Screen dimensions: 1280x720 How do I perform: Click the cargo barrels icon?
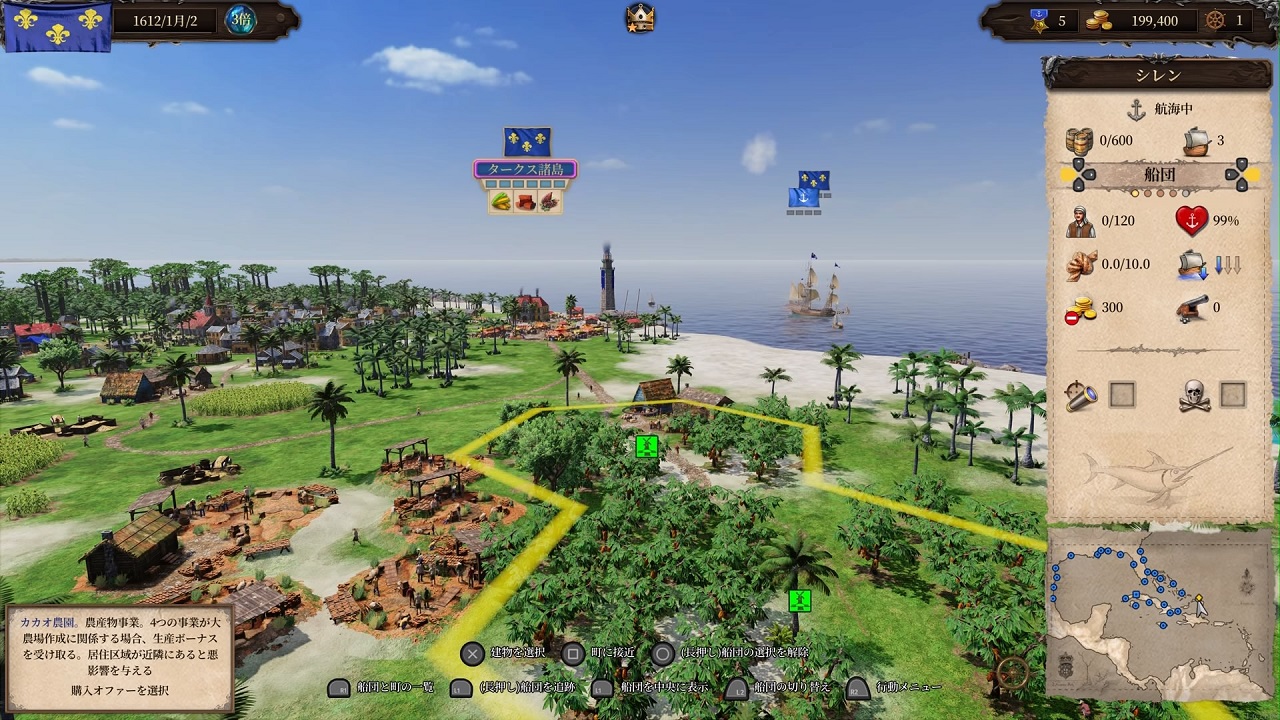(x=1079, y=140)
